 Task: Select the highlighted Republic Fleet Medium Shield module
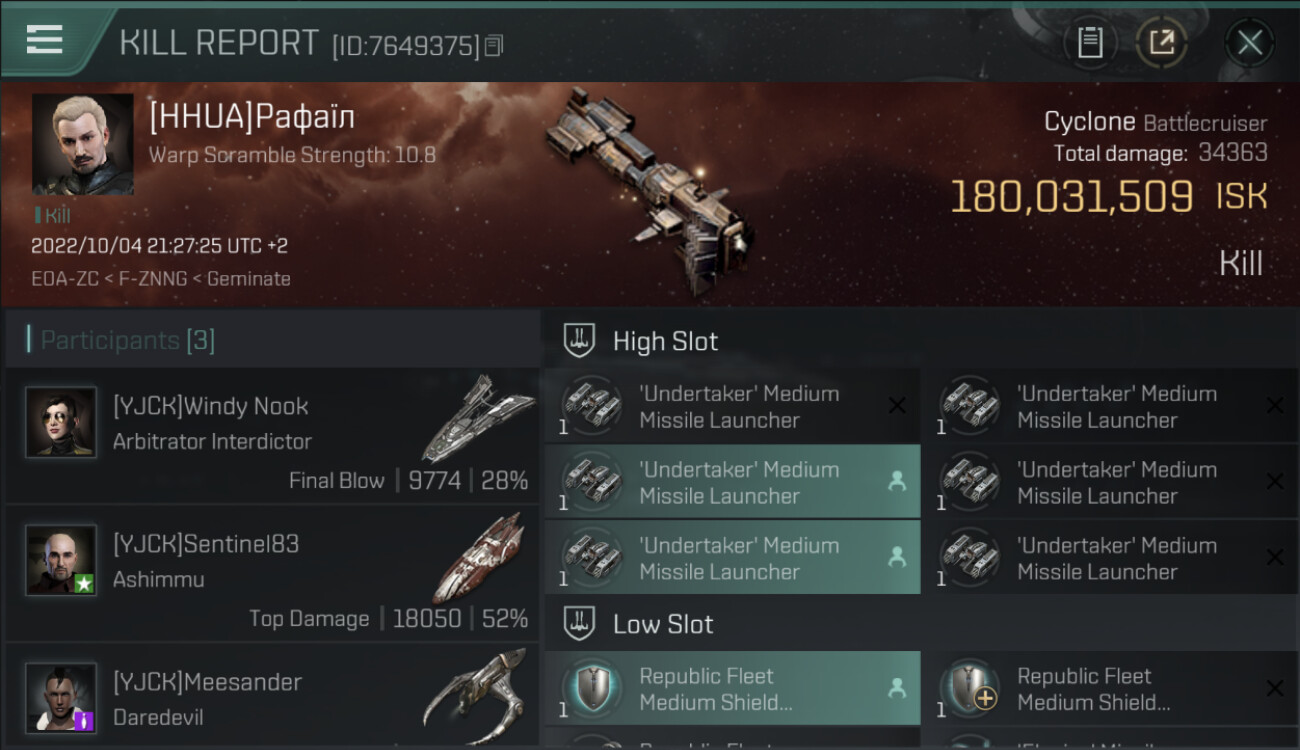pyautogui.click(x=732, y=689)
